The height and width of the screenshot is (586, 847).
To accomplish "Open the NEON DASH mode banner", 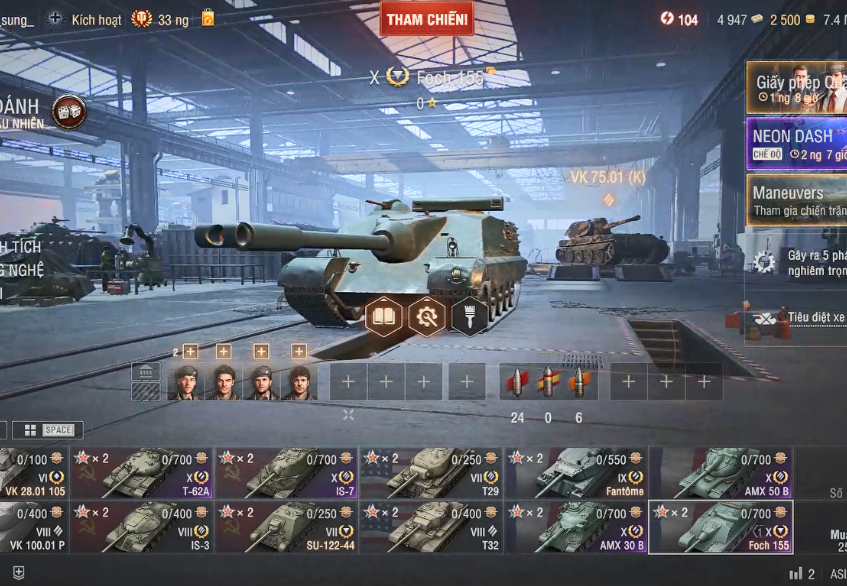I will point(796,143).
